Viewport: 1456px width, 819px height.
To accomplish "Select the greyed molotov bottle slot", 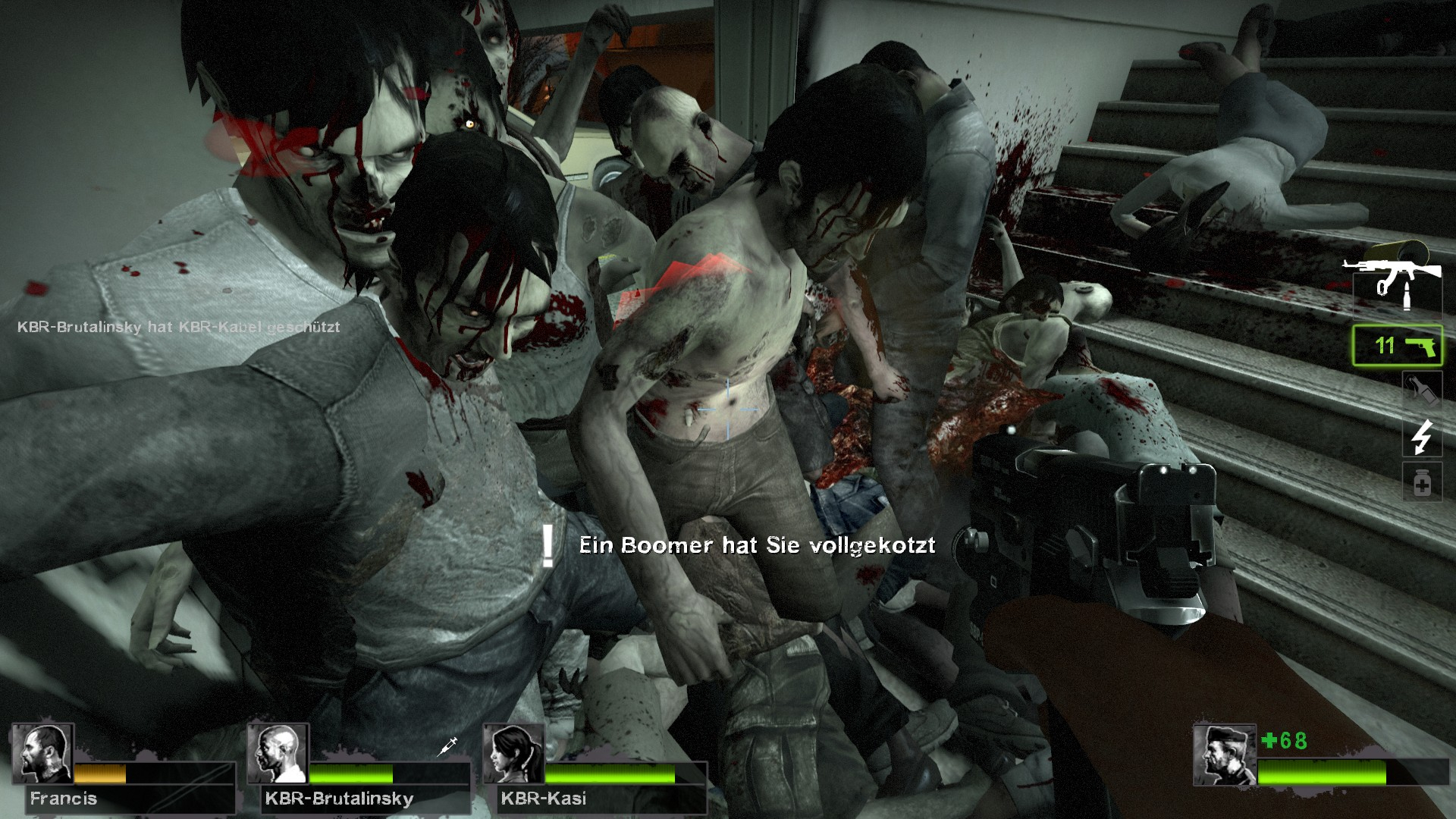I will (1421, 390).
